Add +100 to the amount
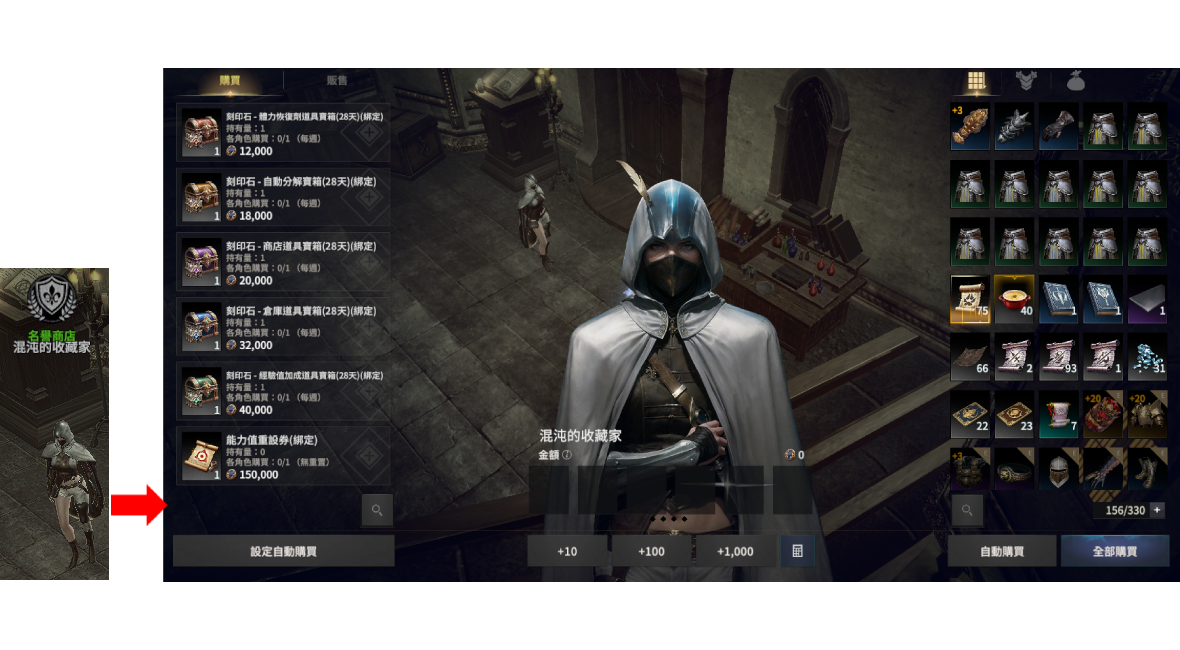Viewport: 1180px width, 650px height. point(651,551)
